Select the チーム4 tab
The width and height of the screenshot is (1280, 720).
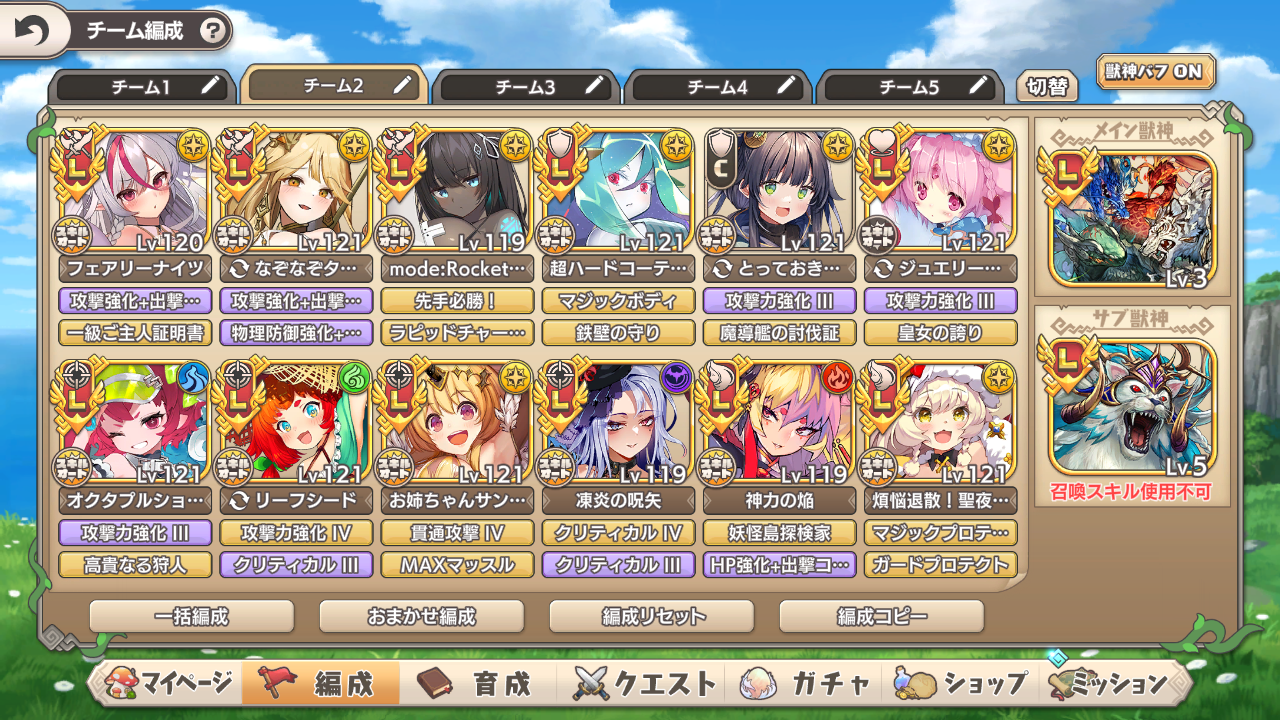(x=717, y=87)
